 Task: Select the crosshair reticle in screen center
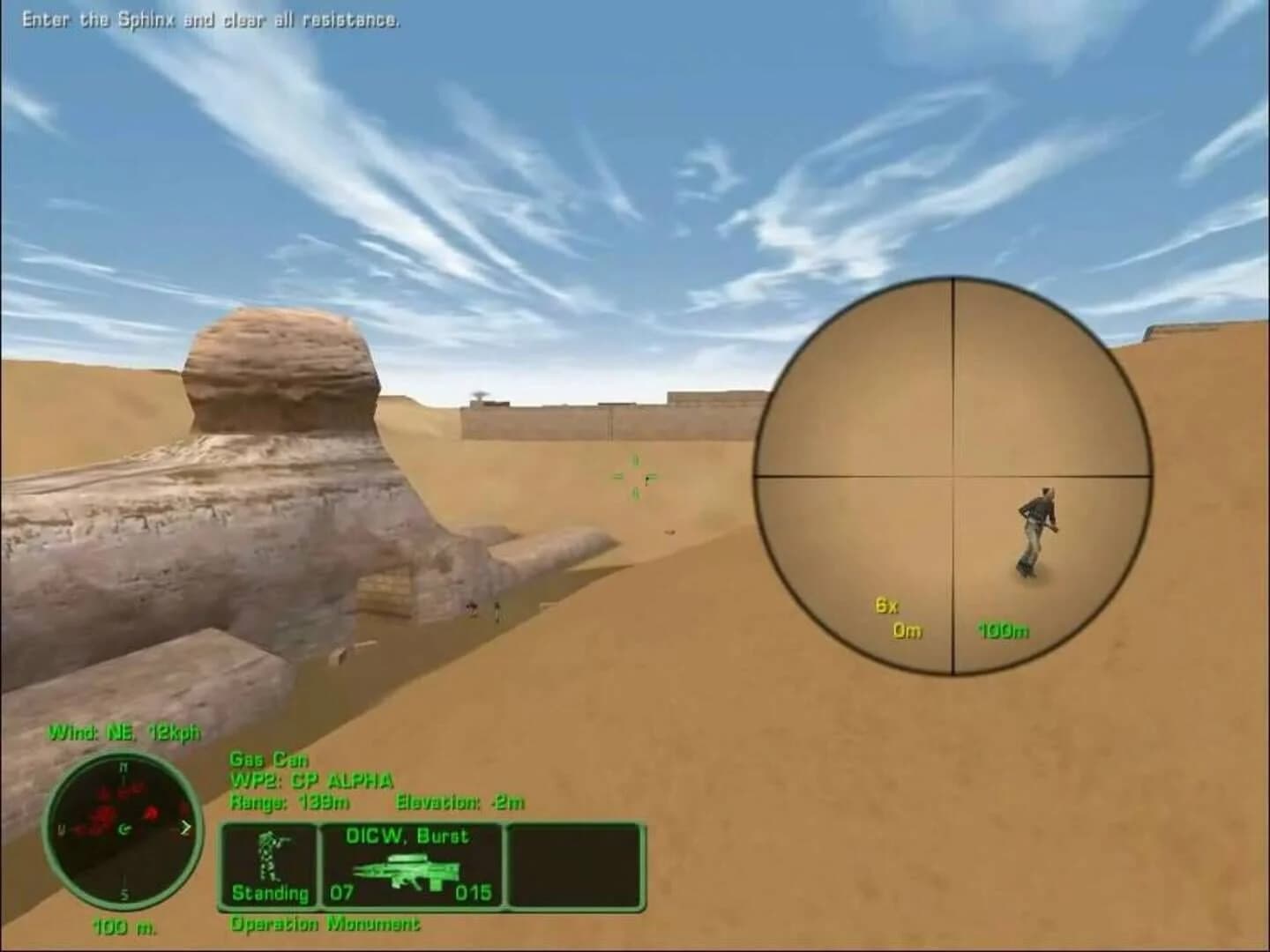(633, 479)
